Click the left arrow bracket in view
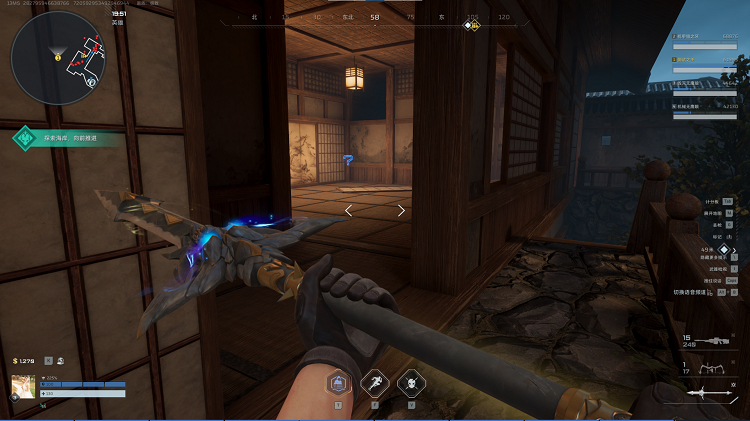The width and height of the screenshot is (750, 421). (x=348, y=210)
